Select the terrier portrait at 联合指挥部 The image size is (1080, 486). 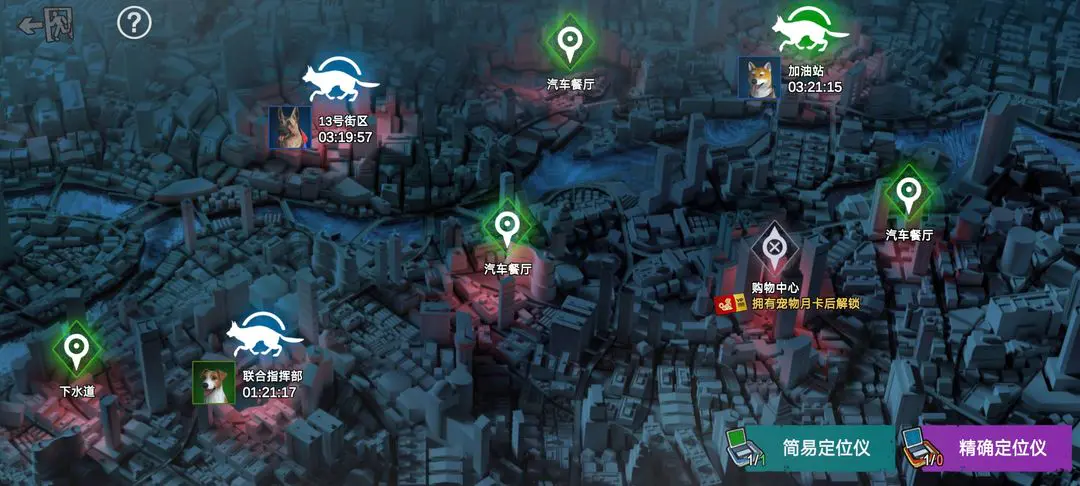point(214,382)
